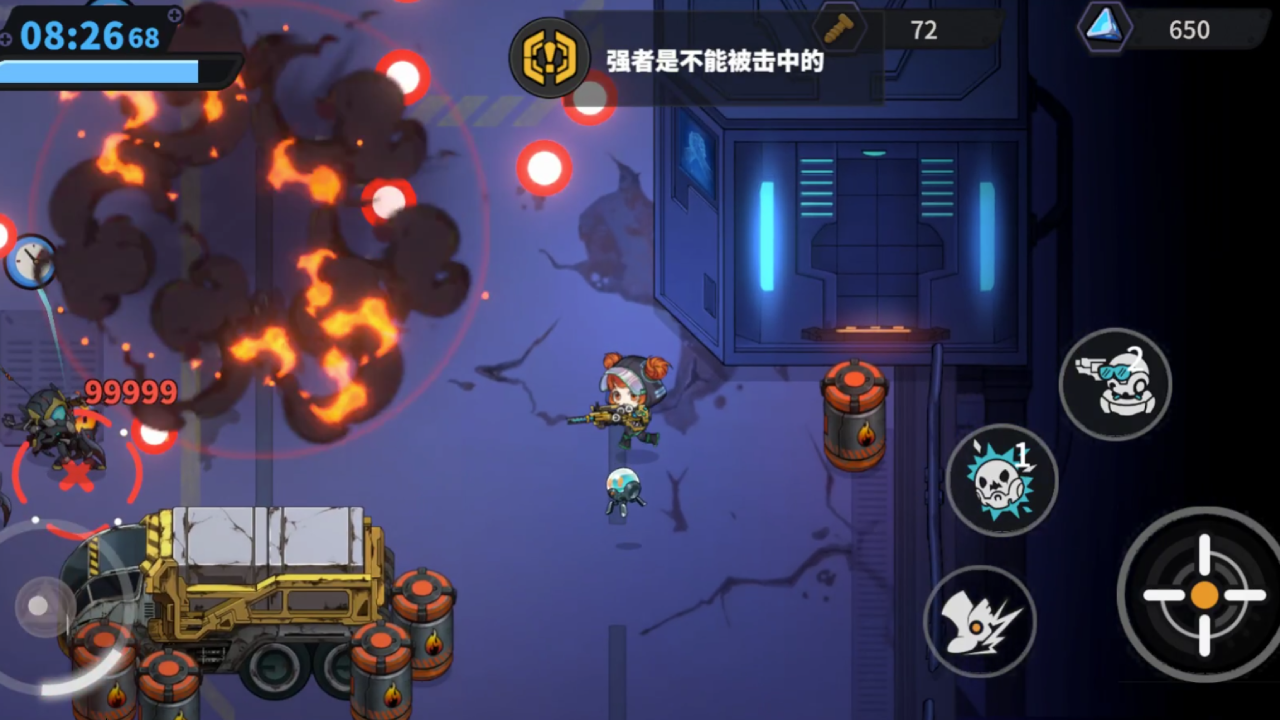Tap the blue diamond currency icon
Screen dimensions: 1280x720
pyautogui.click(x=1106, y=29)
